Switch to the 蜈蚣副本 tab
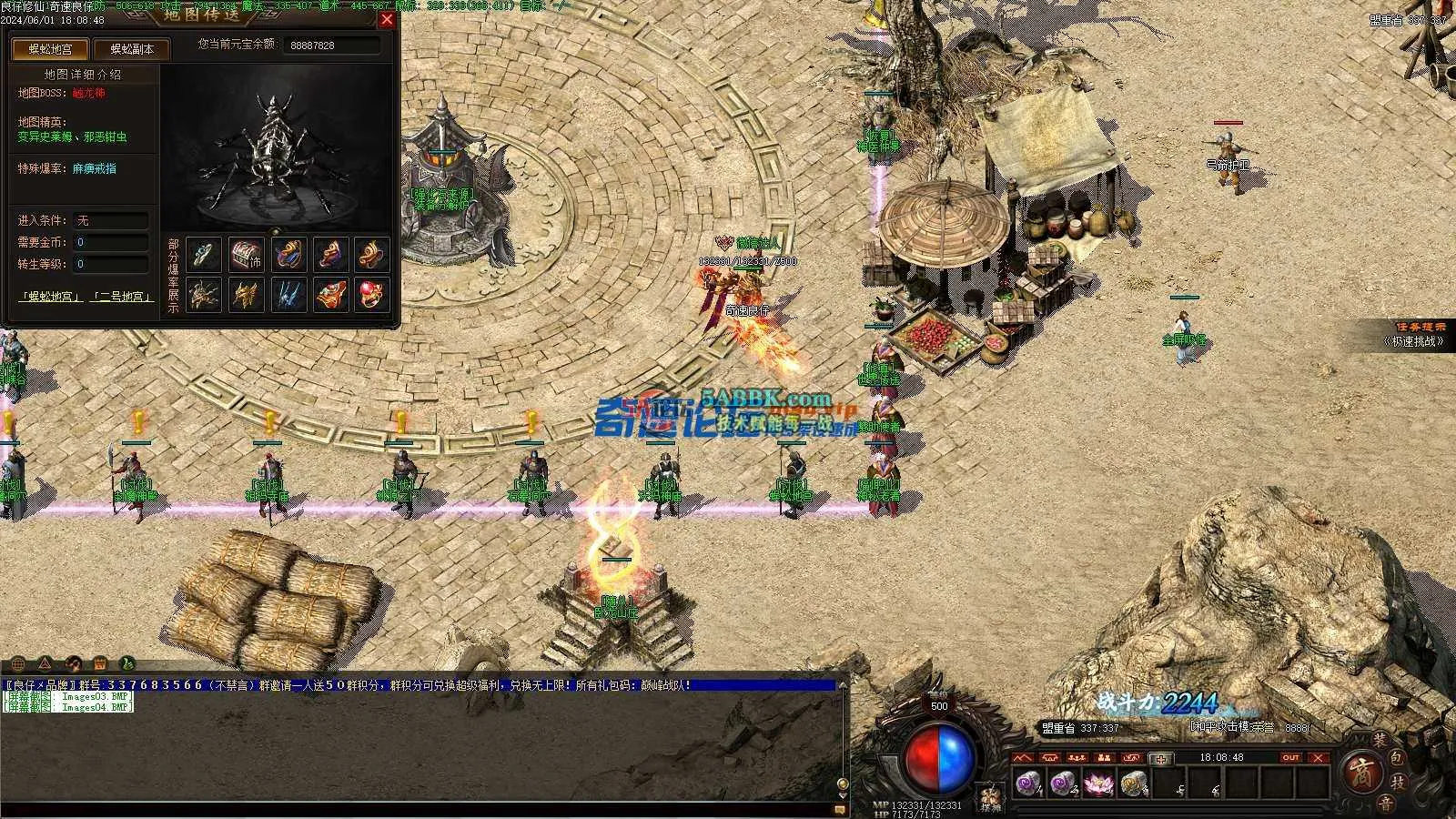1456x819 pixels. coord(132,49)
